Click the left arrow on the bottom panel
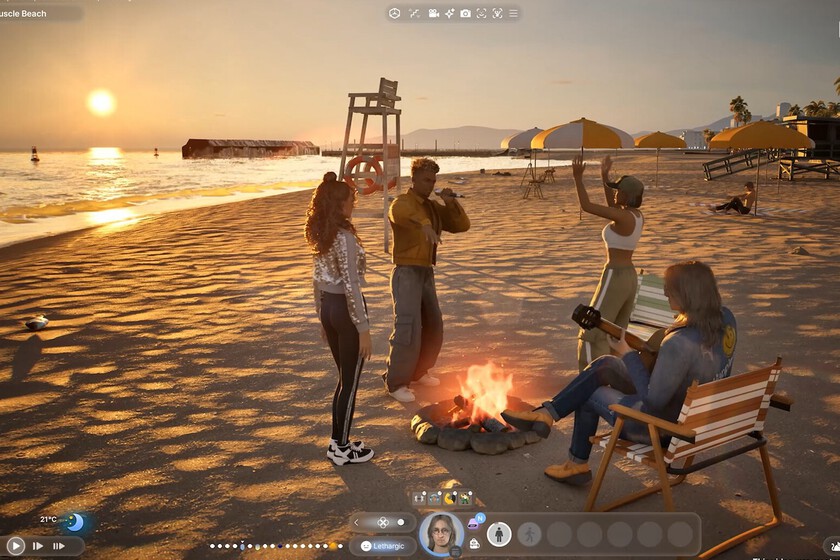 point(357,522)
